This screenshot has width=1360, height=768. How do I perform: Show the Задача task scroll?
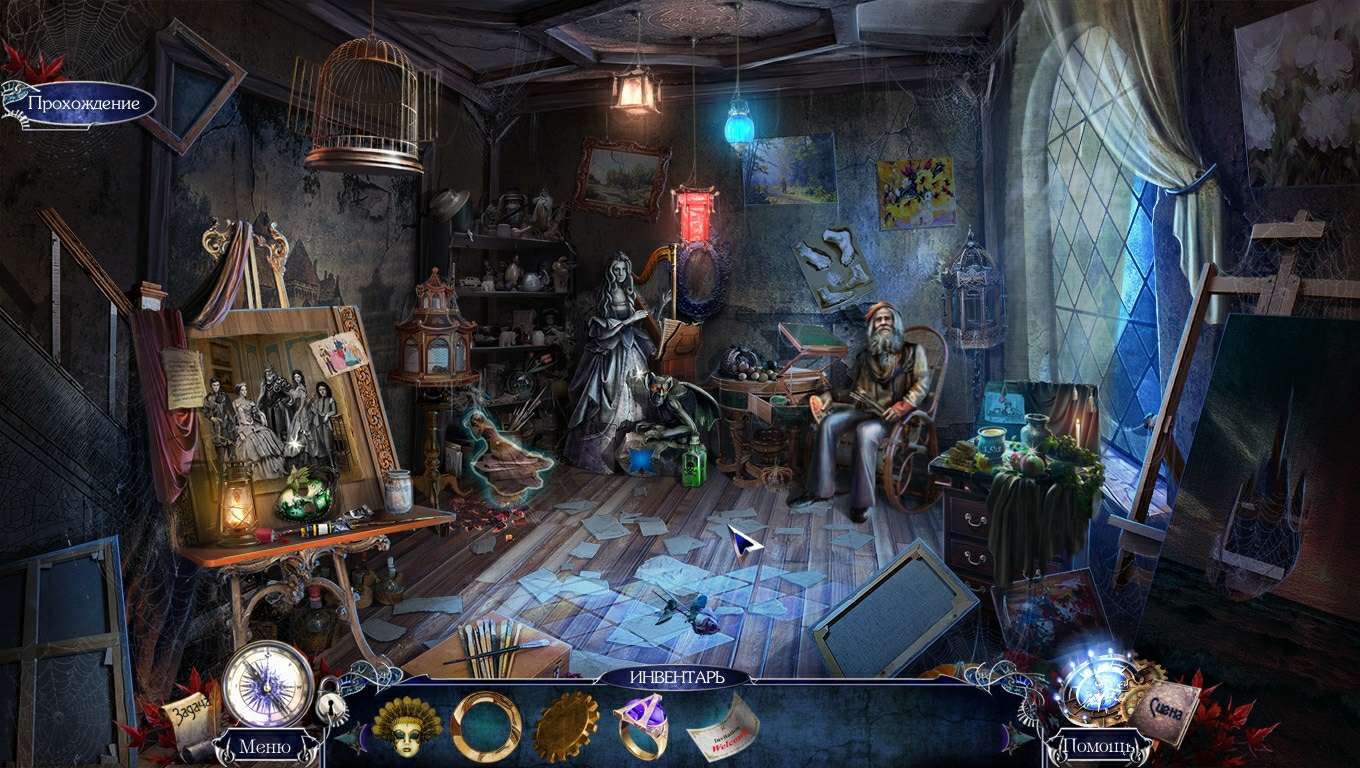[188, 710]
